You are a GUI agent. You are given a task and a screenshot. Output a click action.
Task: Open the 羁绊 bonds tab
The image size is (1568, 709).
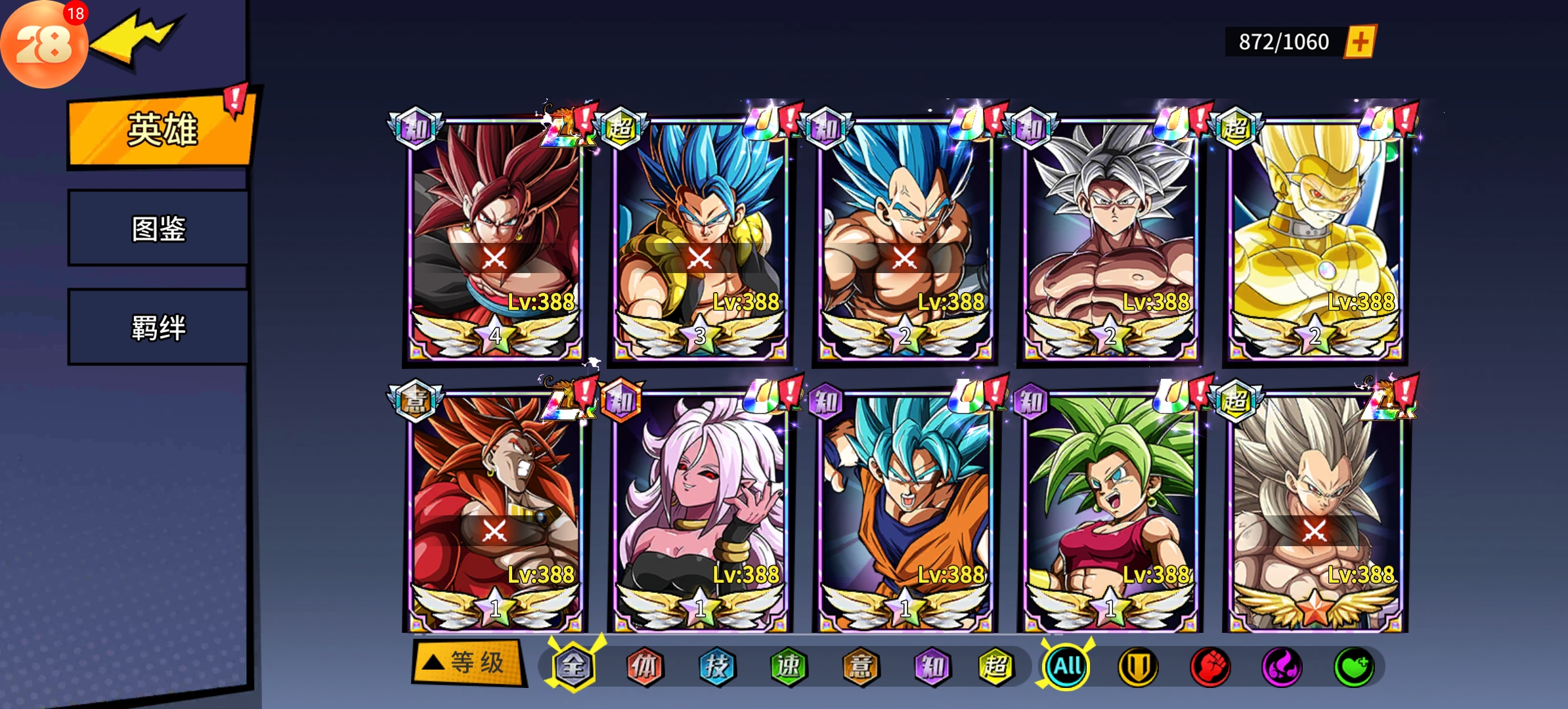pyautogui.click(x=158, y=327)
